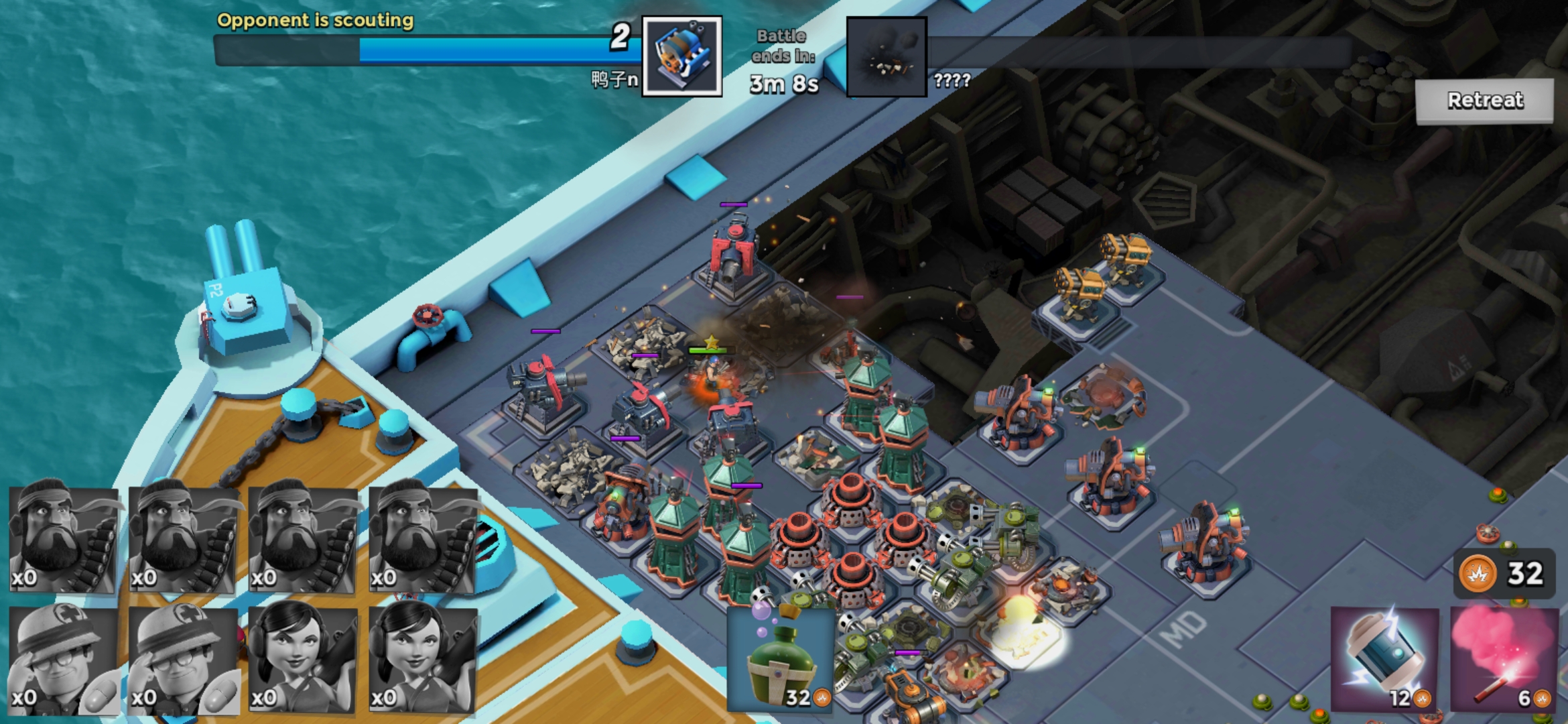
Task: Click the player's engine room portrait
Action: [x=681, y=56]
